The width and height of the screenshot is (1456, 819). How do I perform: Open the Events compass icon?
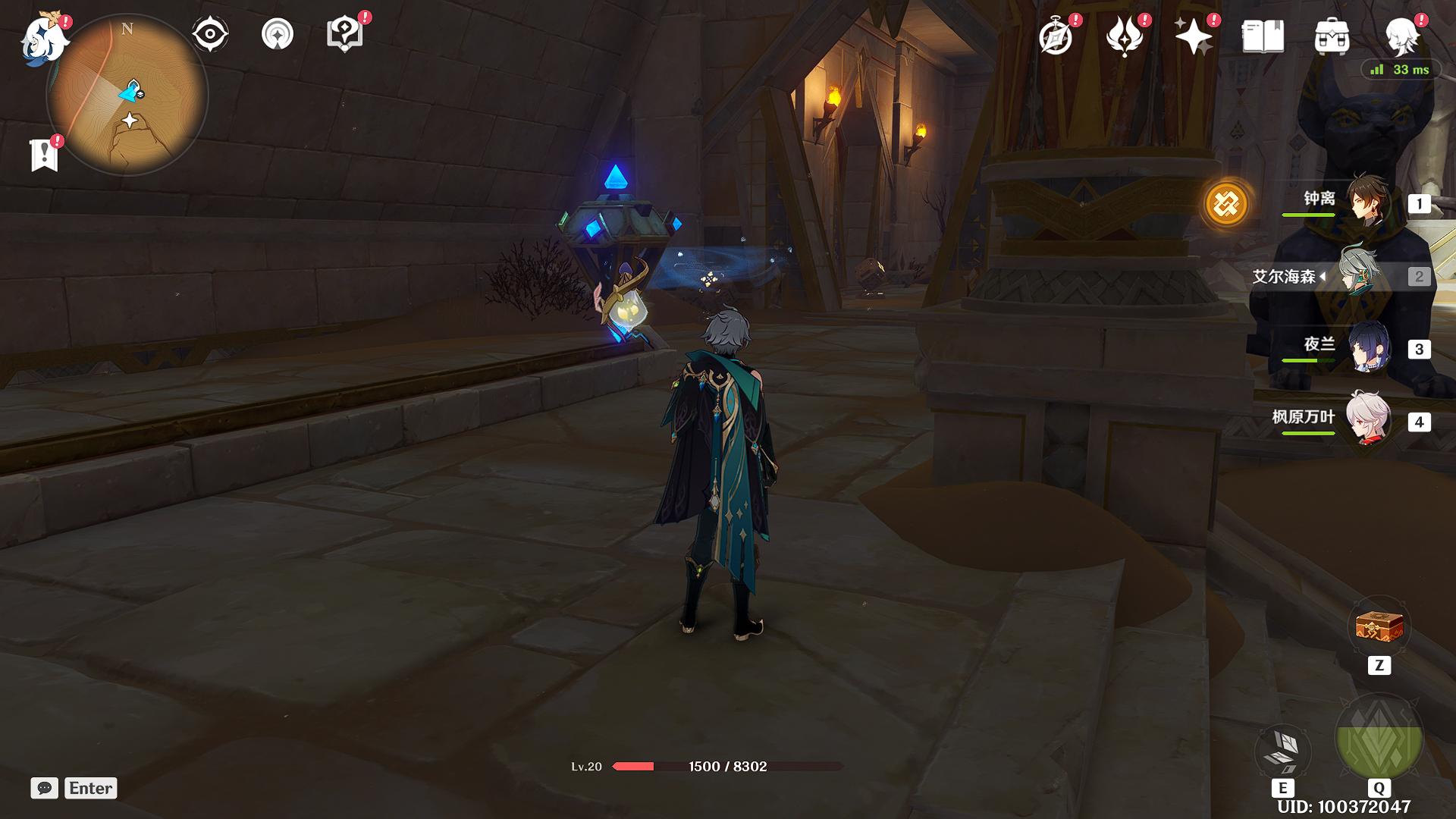1056,36
